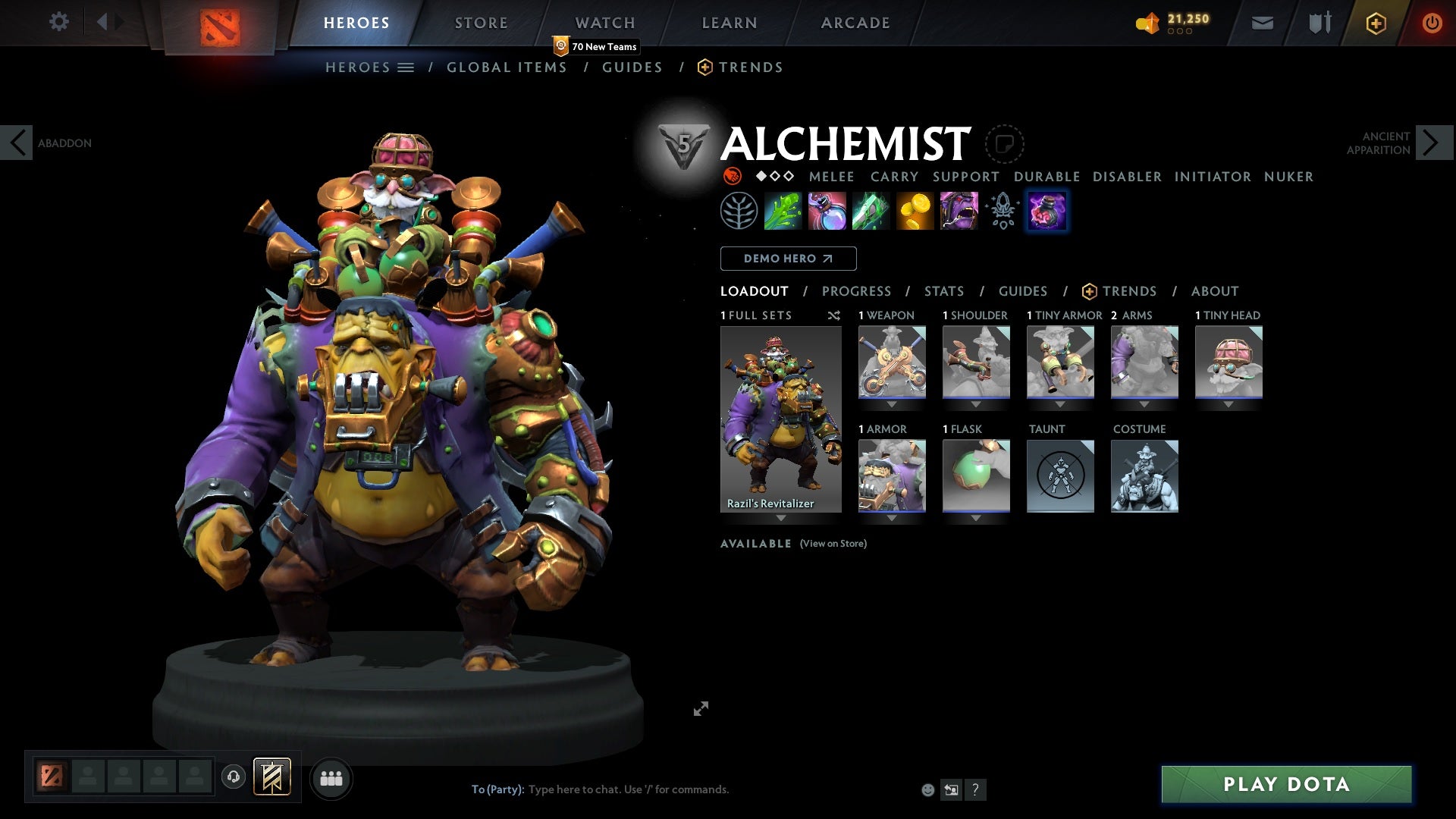Screen dimensions: 1456x819
Task: Open the innate talent tree ability icon
Action: coord(736,211)
